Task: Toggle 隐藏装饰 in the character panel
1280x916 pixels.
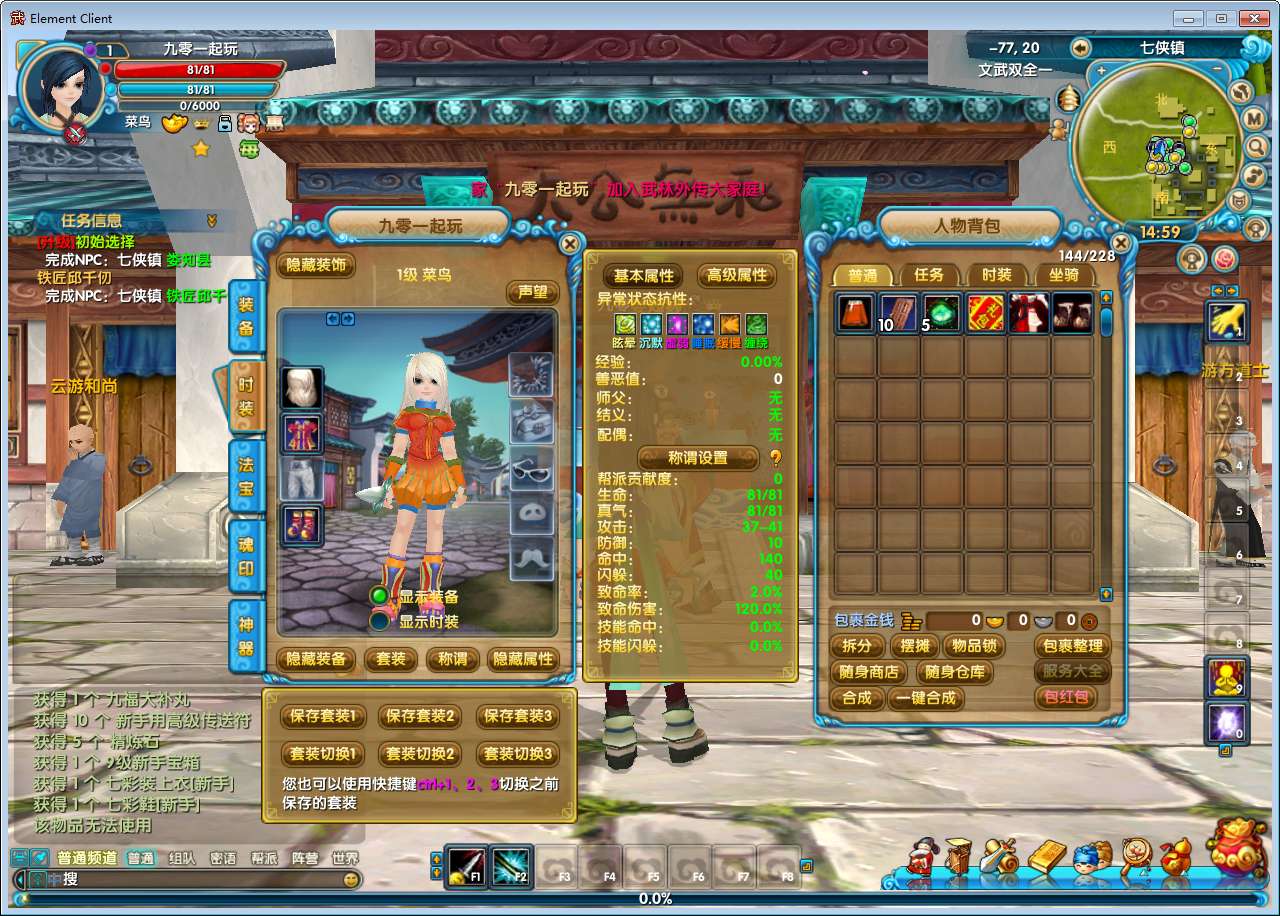Action: 318,267
